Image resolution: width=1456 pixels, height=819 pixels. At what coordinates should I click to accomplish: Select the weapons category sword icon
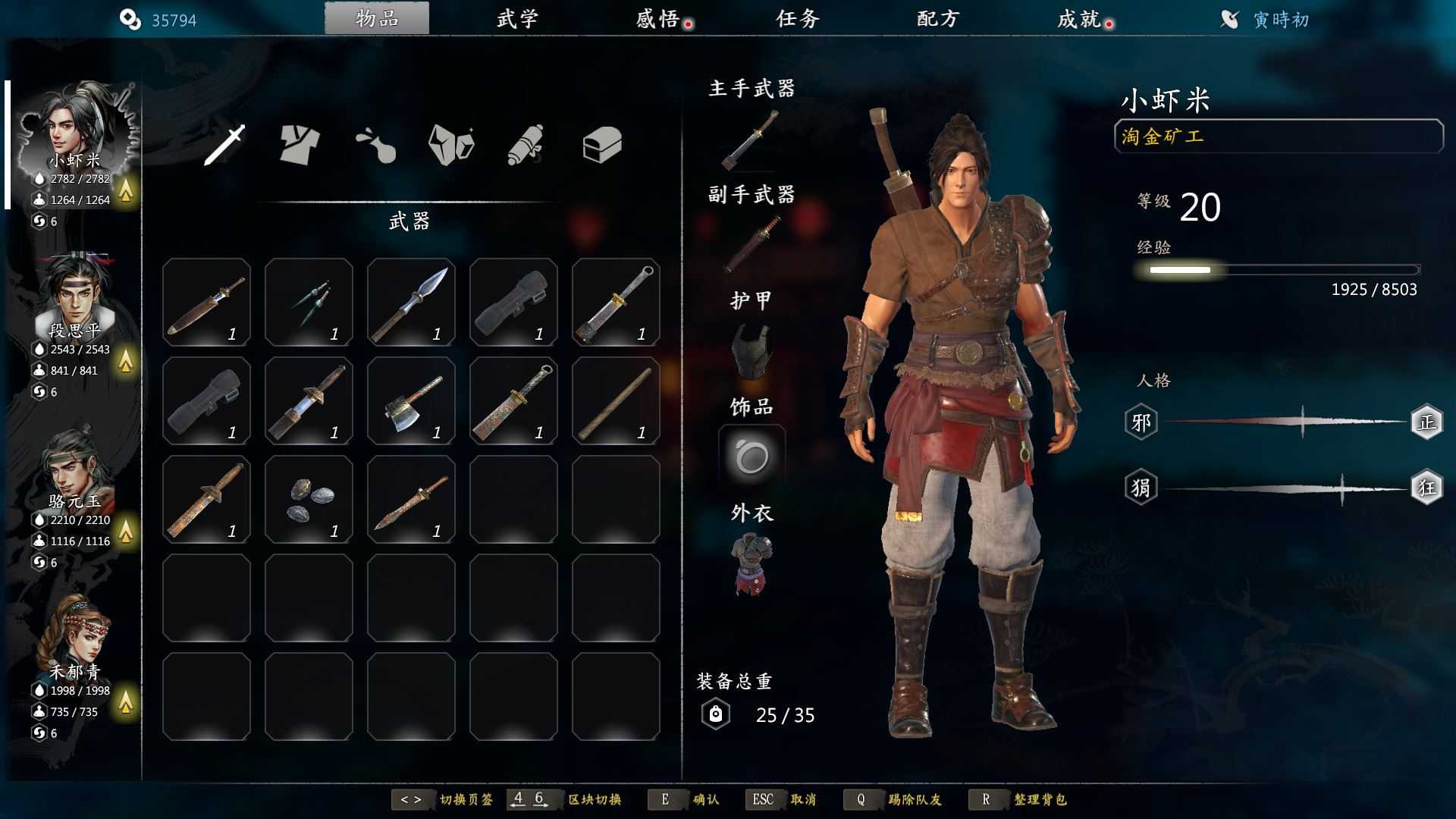coord(227,146)
